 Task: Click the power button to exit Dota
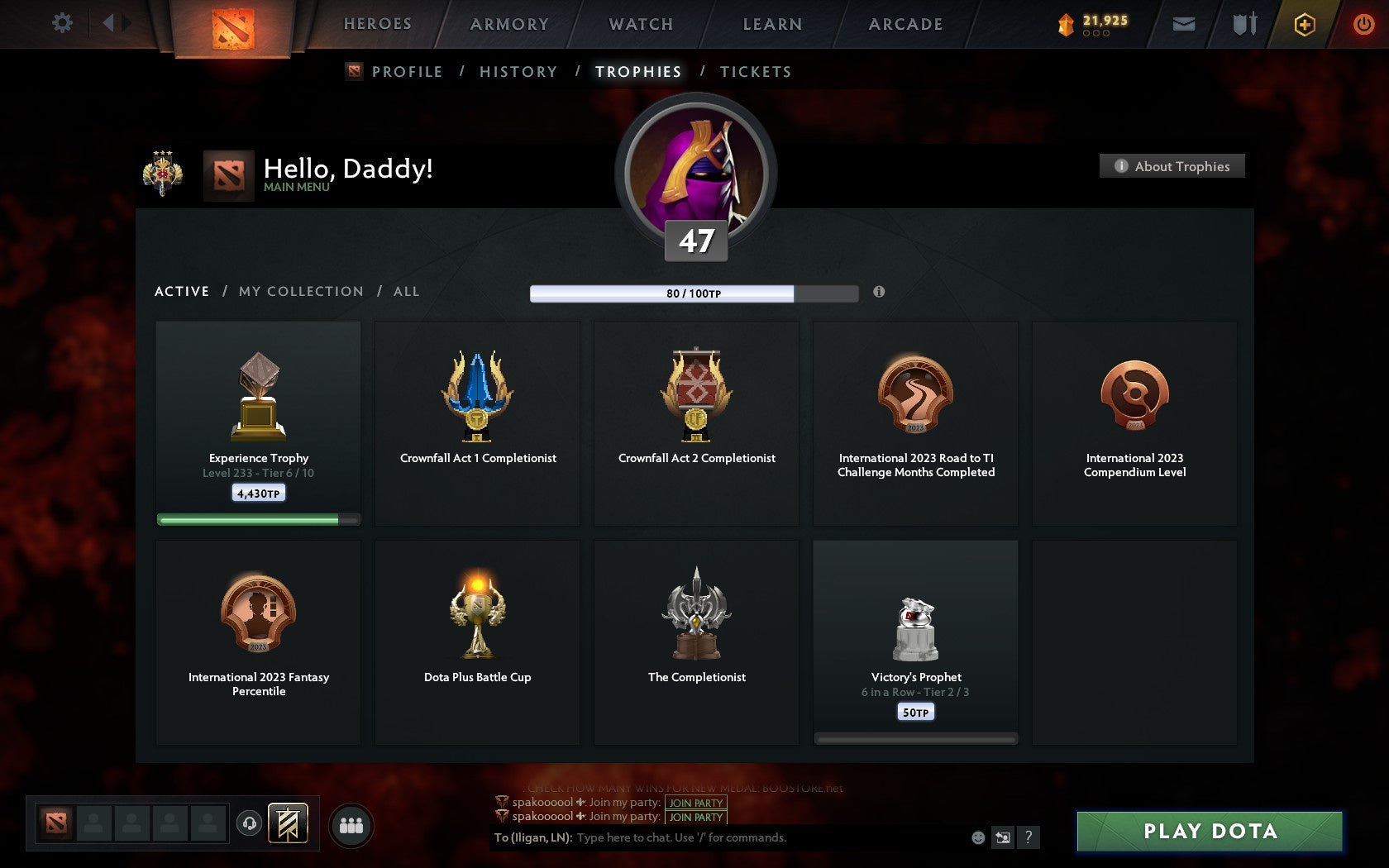tap(1365, 24)
